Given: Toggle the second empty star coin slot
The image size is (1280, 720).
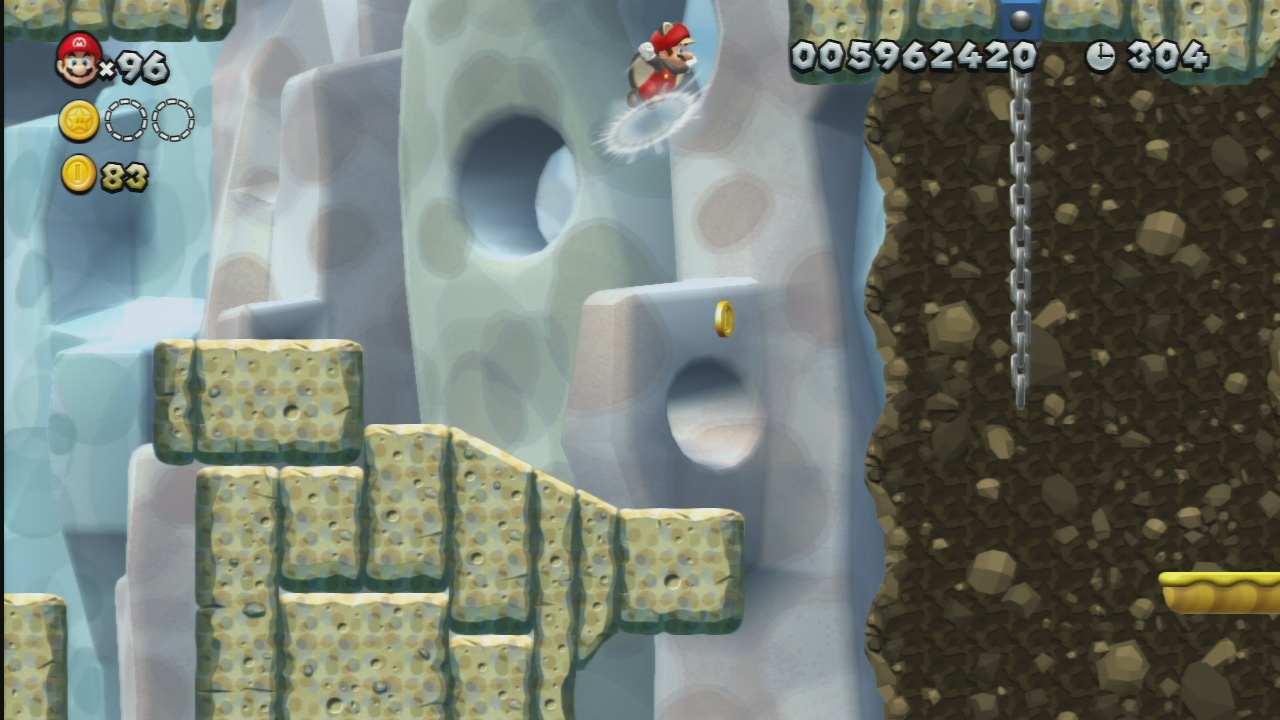Looking at the screenshot, I should pos(172,119).
